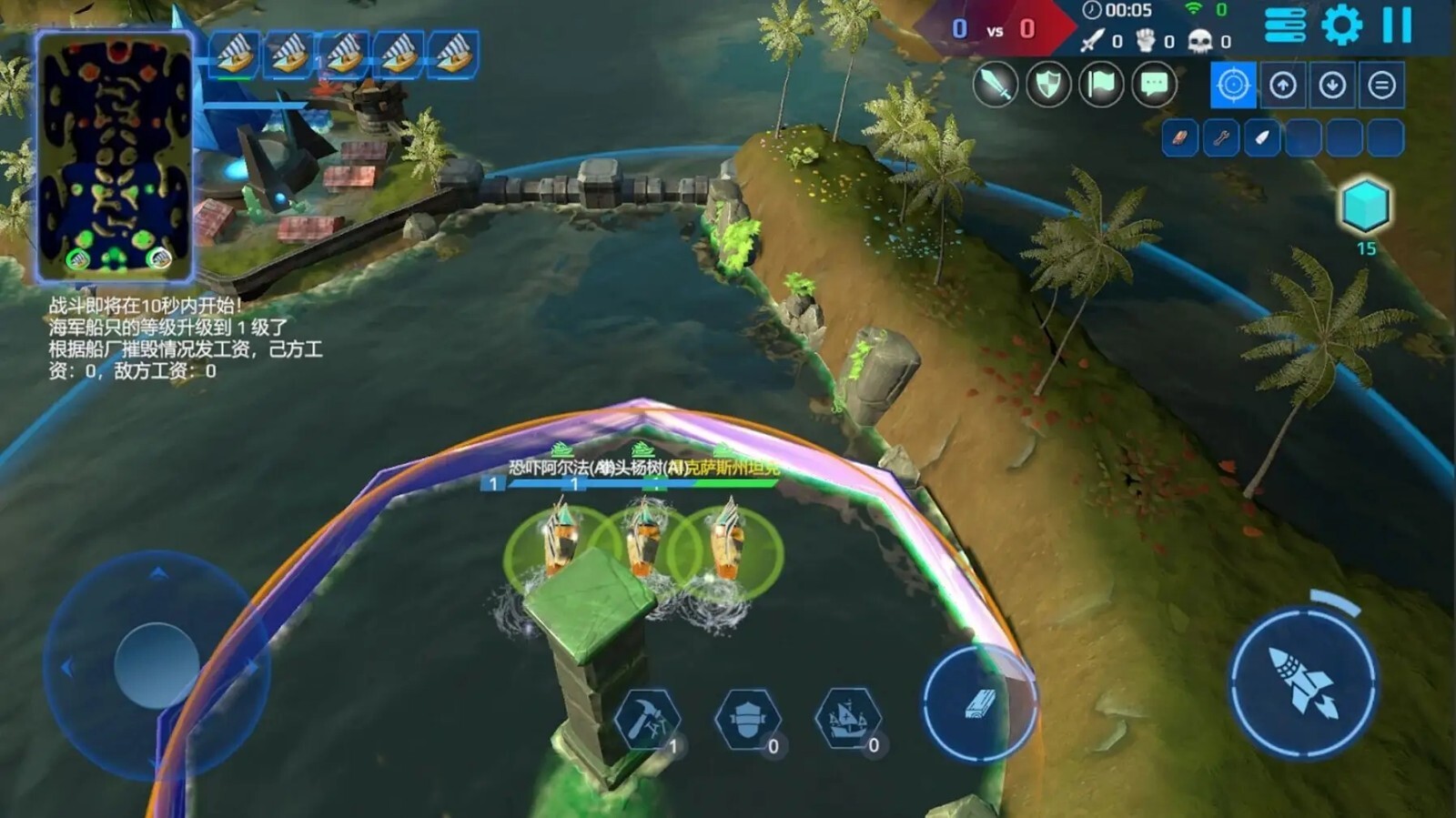The width and height of the screenshot is (1456, 818).
Task: Toggle the zoom-in arrow camera control
Action: click(1283, 86)
